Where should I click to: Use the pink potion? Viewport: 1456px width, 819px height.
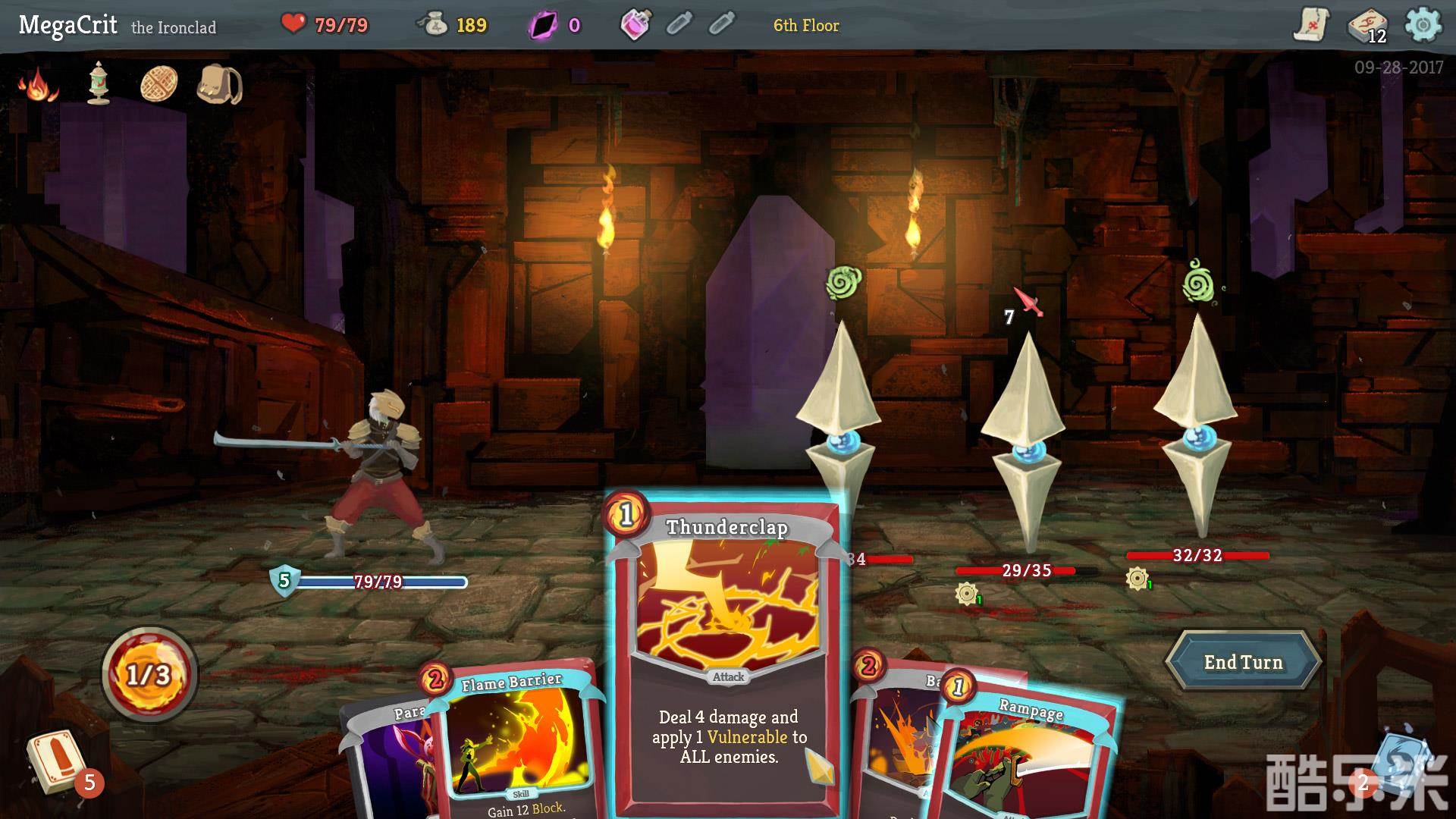point(635,25)
